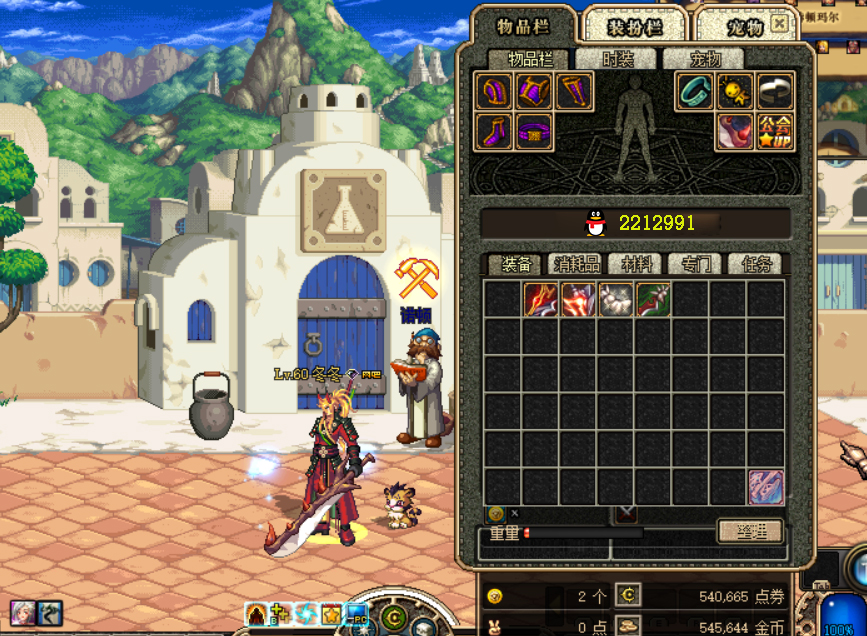
Task: Click the 整理 sort button
Action: 749,531
